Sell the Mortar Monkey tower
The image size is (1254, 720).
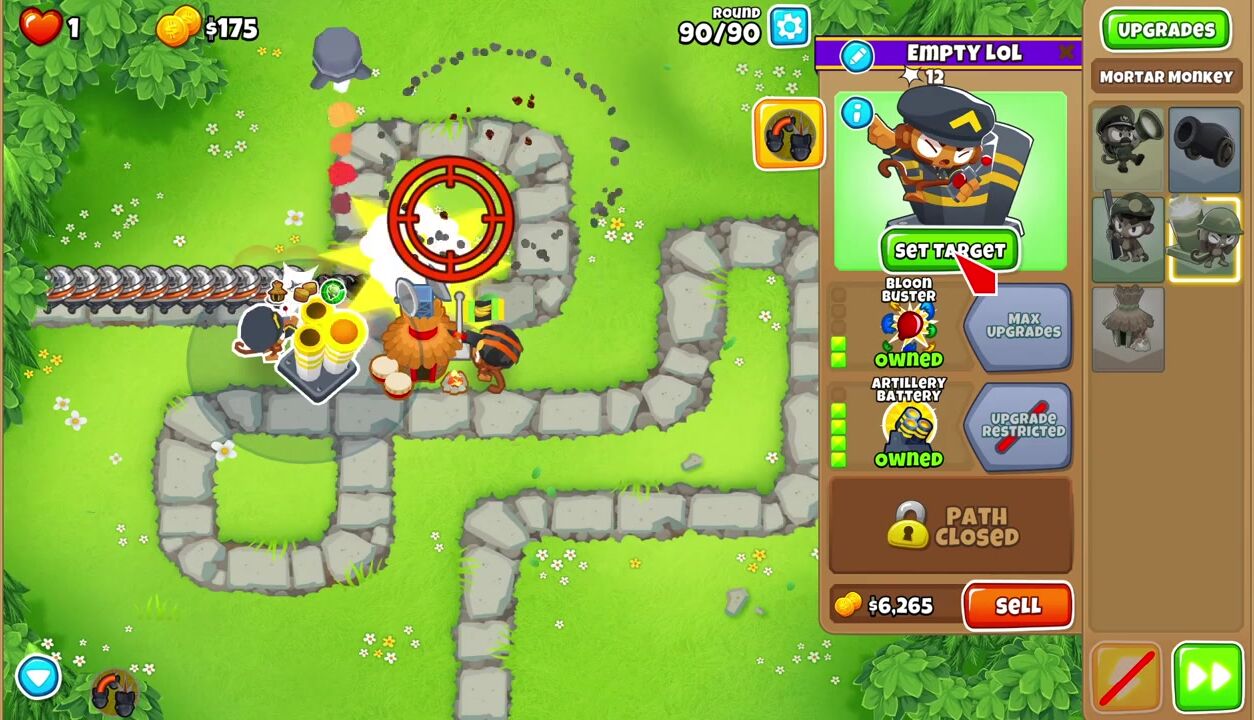click(1017, 606)
